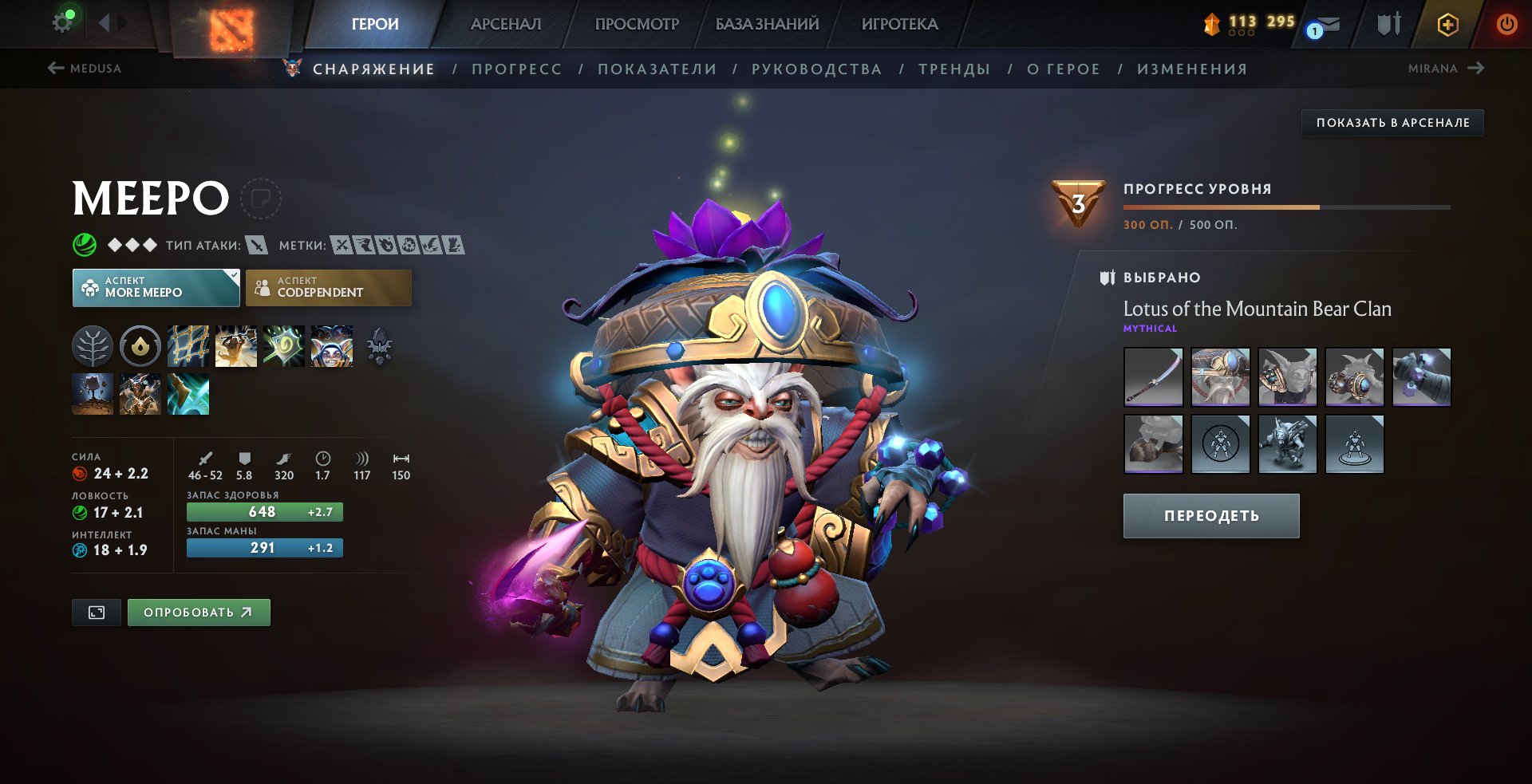The height and width of the screenshot is (784, 1532).
Task: Open Meepo's talent tree icon
Action: [x=93, y=347]
